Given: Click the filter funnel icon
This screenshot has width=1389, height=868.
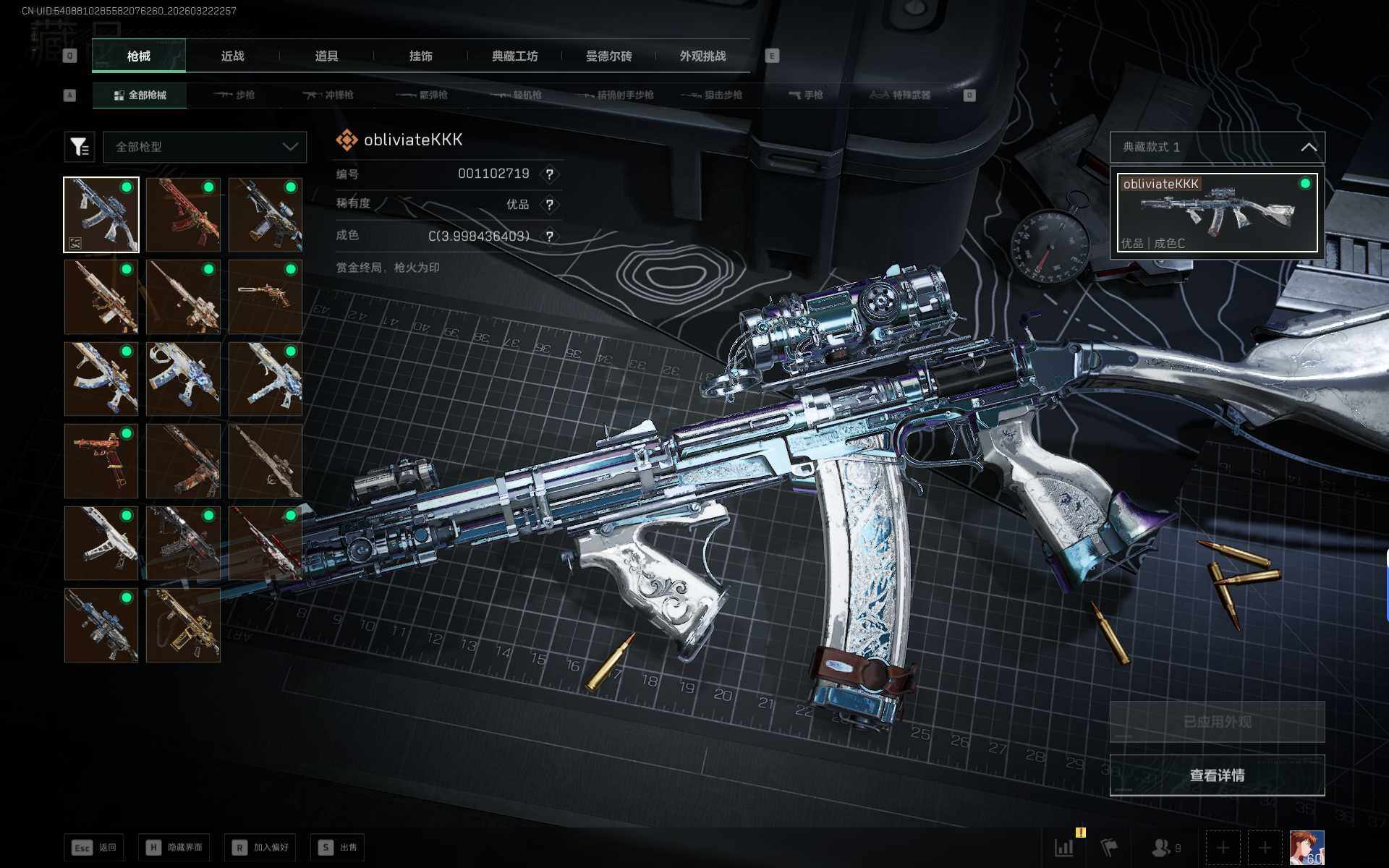Looking at the screenshot, I should [x=80, y=147].
